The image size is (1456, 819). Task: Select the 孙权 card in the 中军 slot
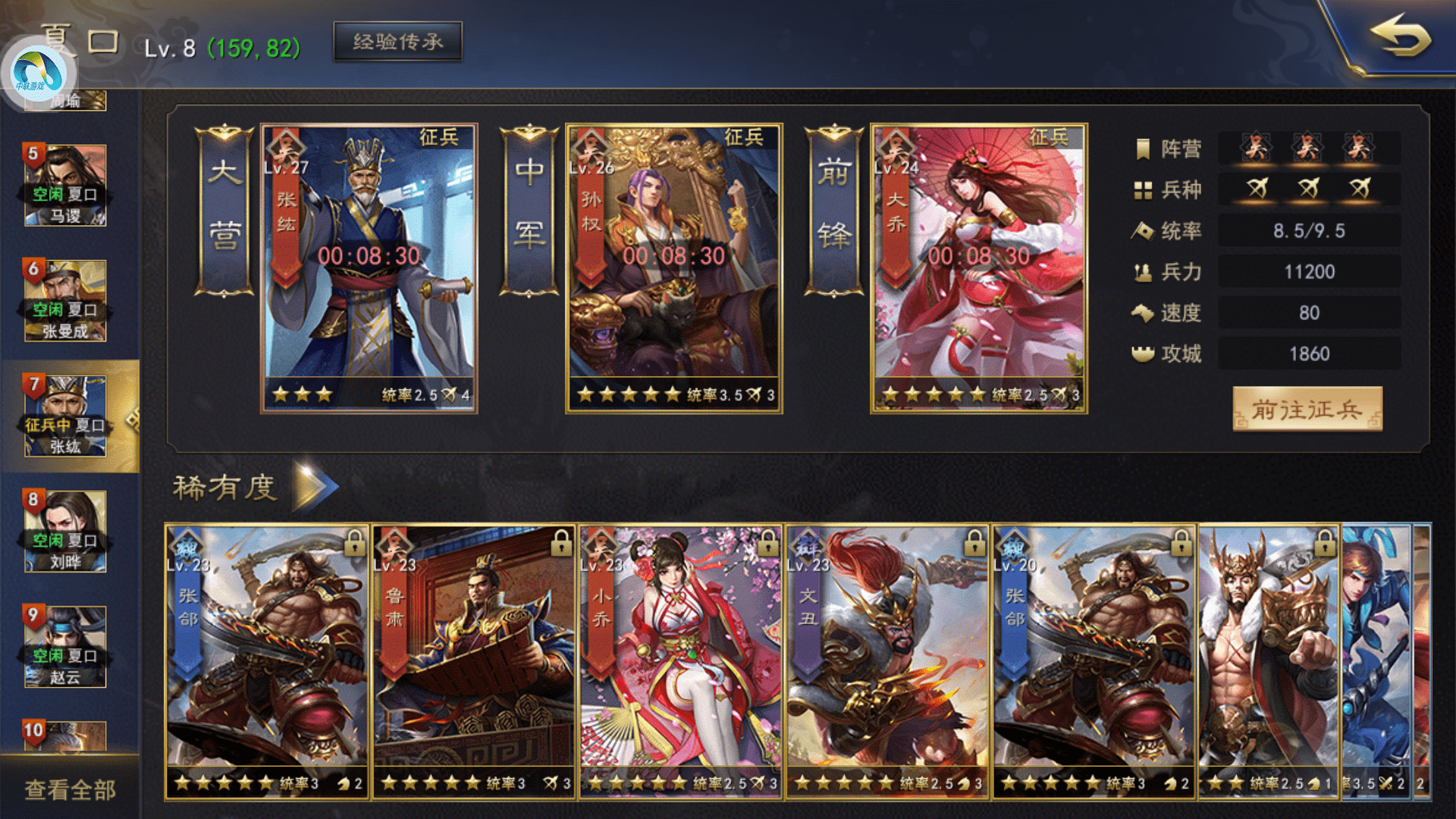pyautogui.click(x=673, y=268)
